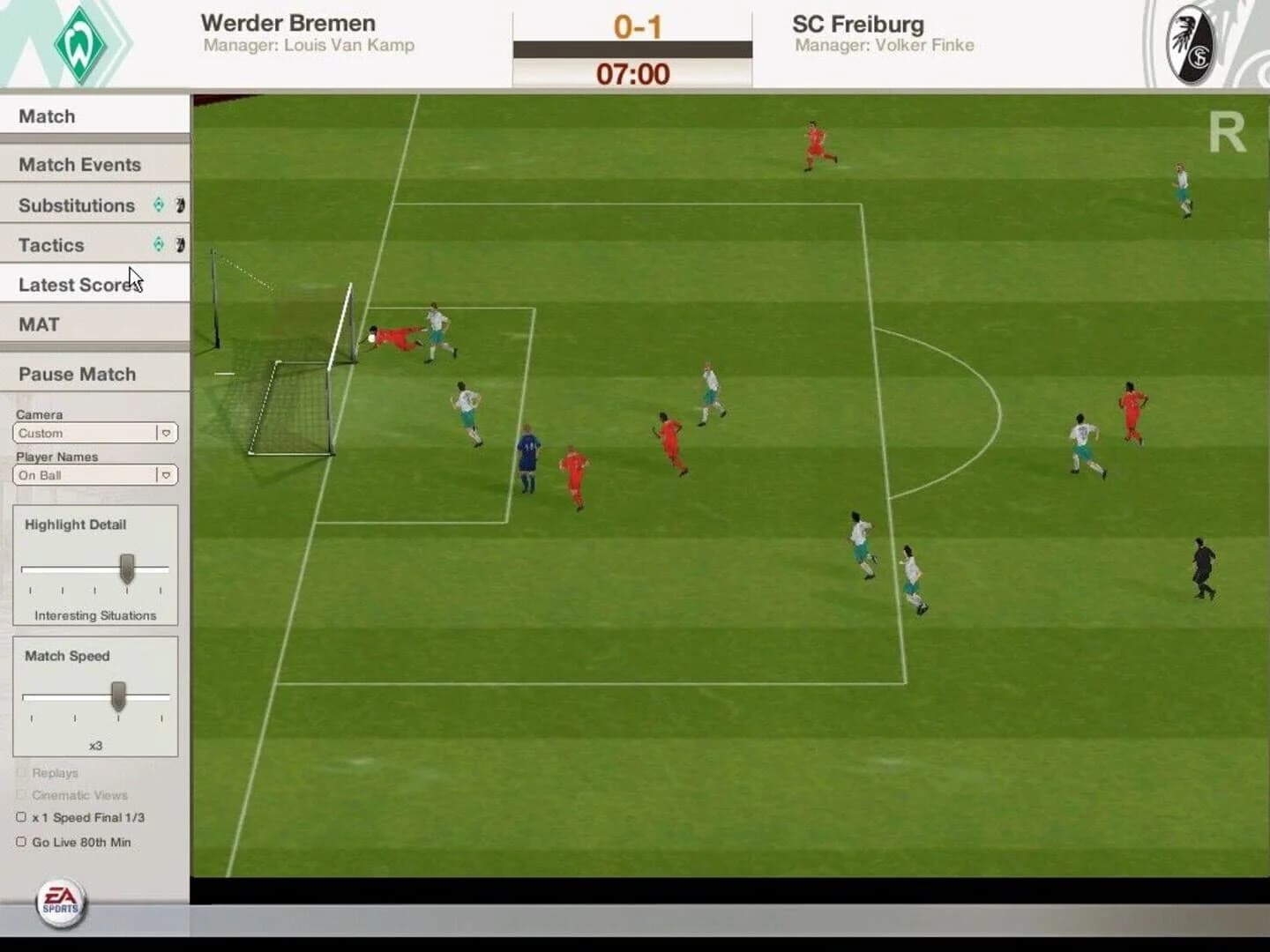The width and height of the screenshot is (1270, 952).
Task: Click the black away icon next to Tactics
Action: click(x=180, y=245)
